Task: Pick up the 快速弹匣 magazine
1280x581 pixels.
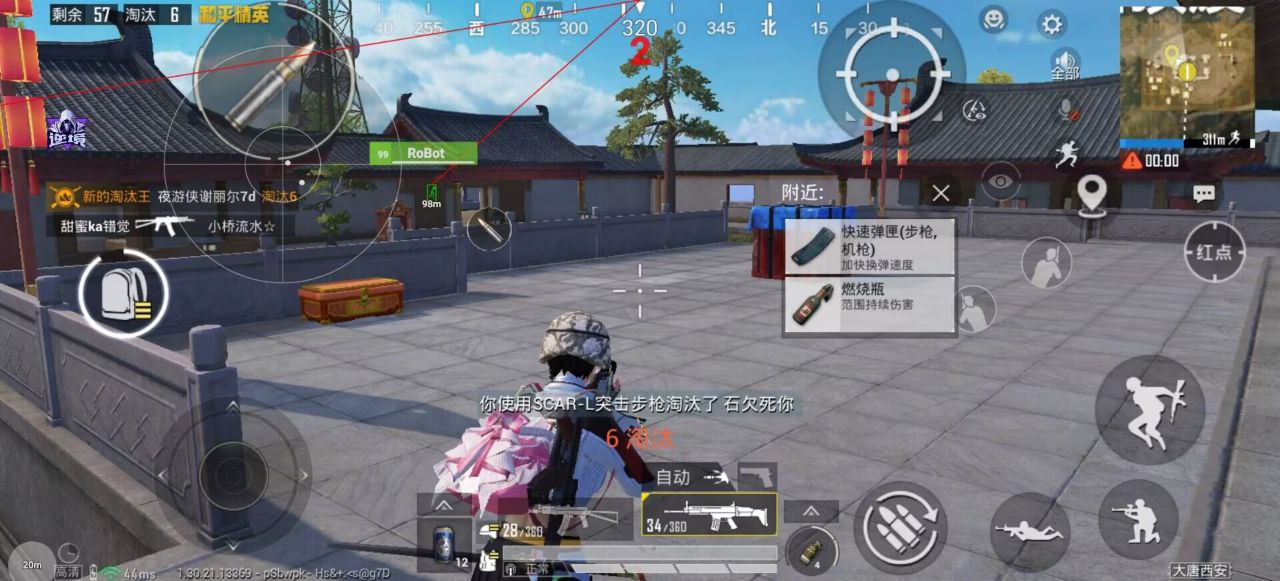Action: pyautogui.click(x=869, y=247)
